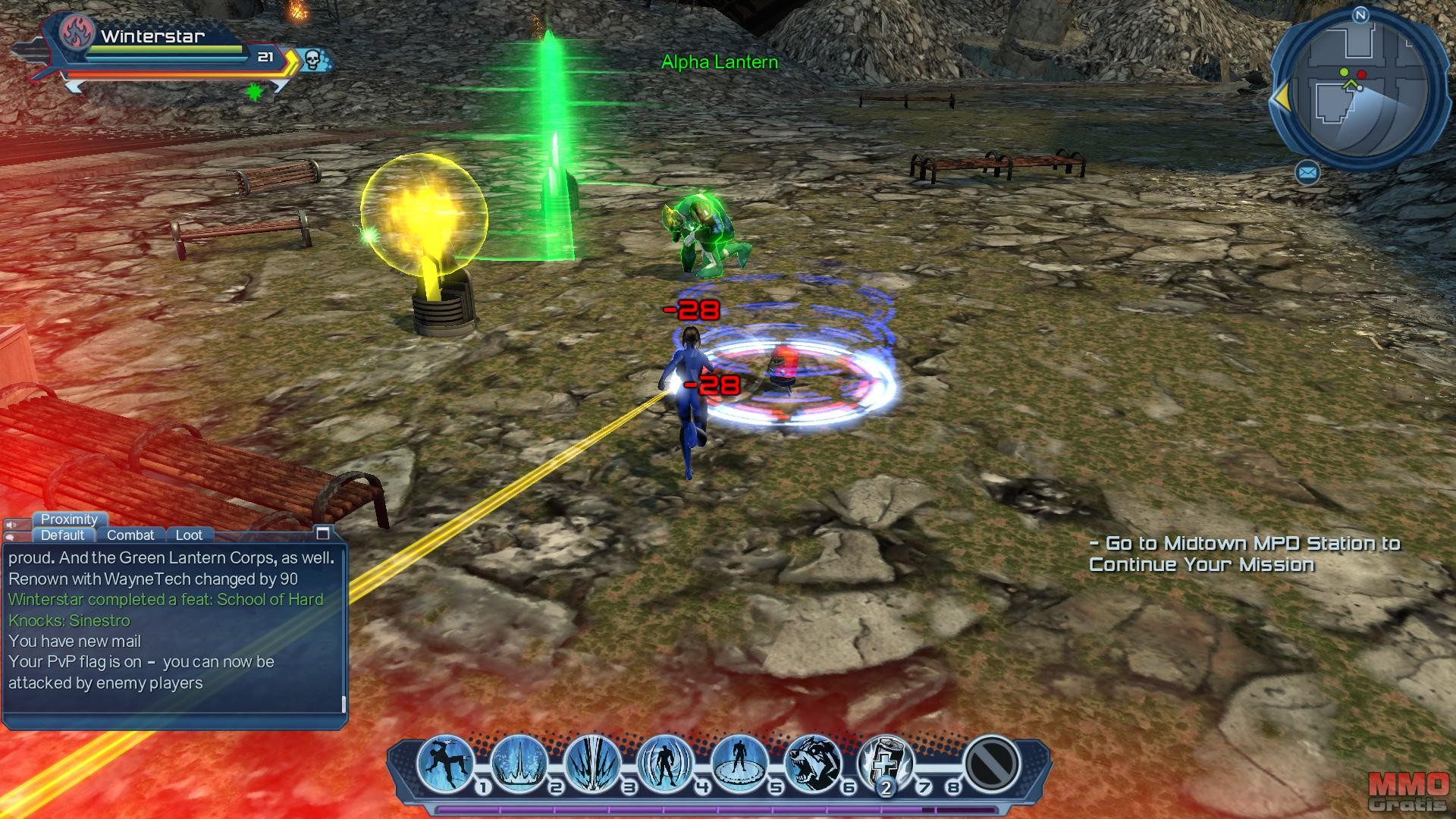Select the empty crossed-out slot 8

point(992,762)
